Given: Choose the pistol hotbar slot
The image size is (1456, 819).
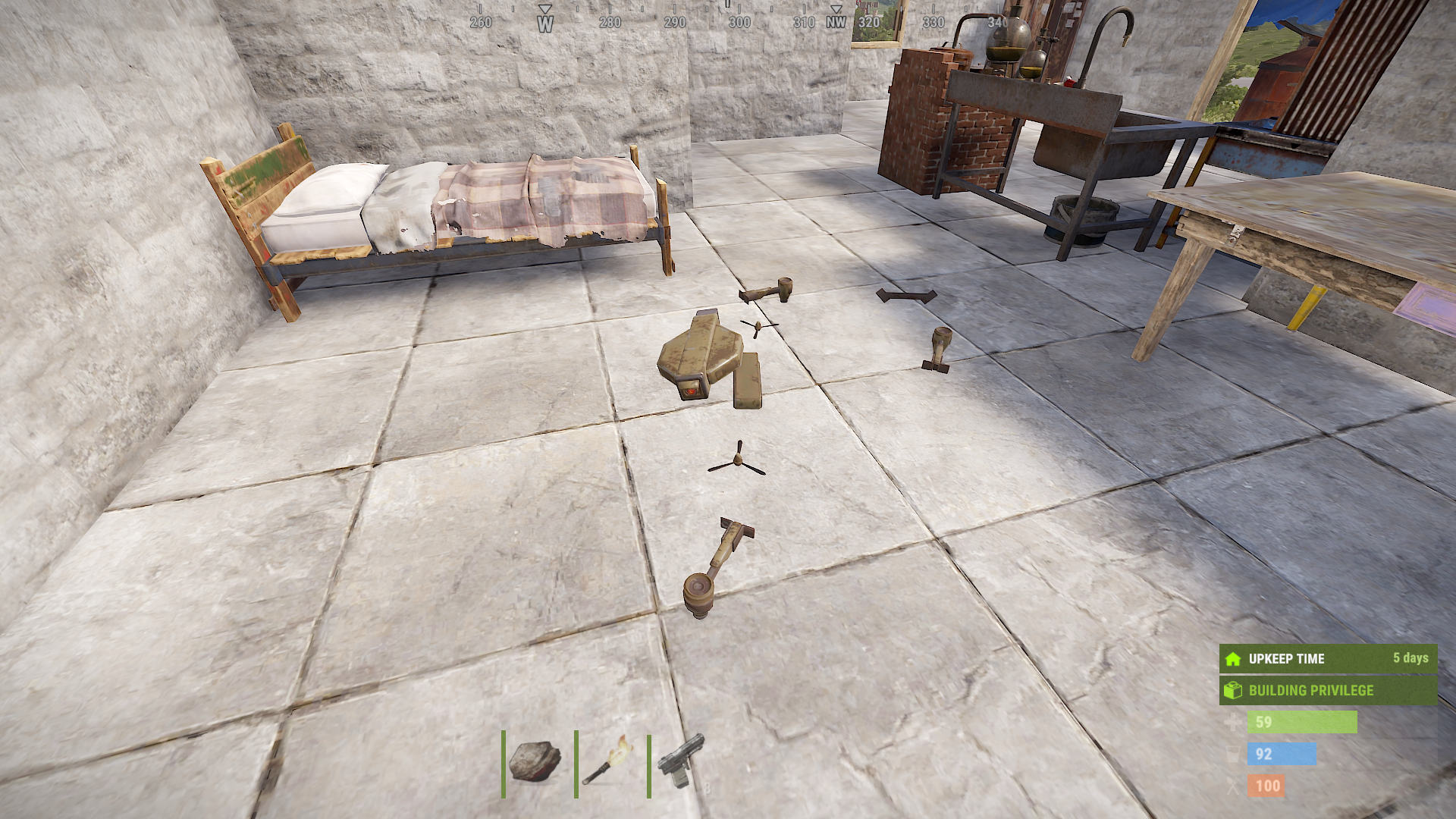Looking at the screenshot, I should click(682, 761).
